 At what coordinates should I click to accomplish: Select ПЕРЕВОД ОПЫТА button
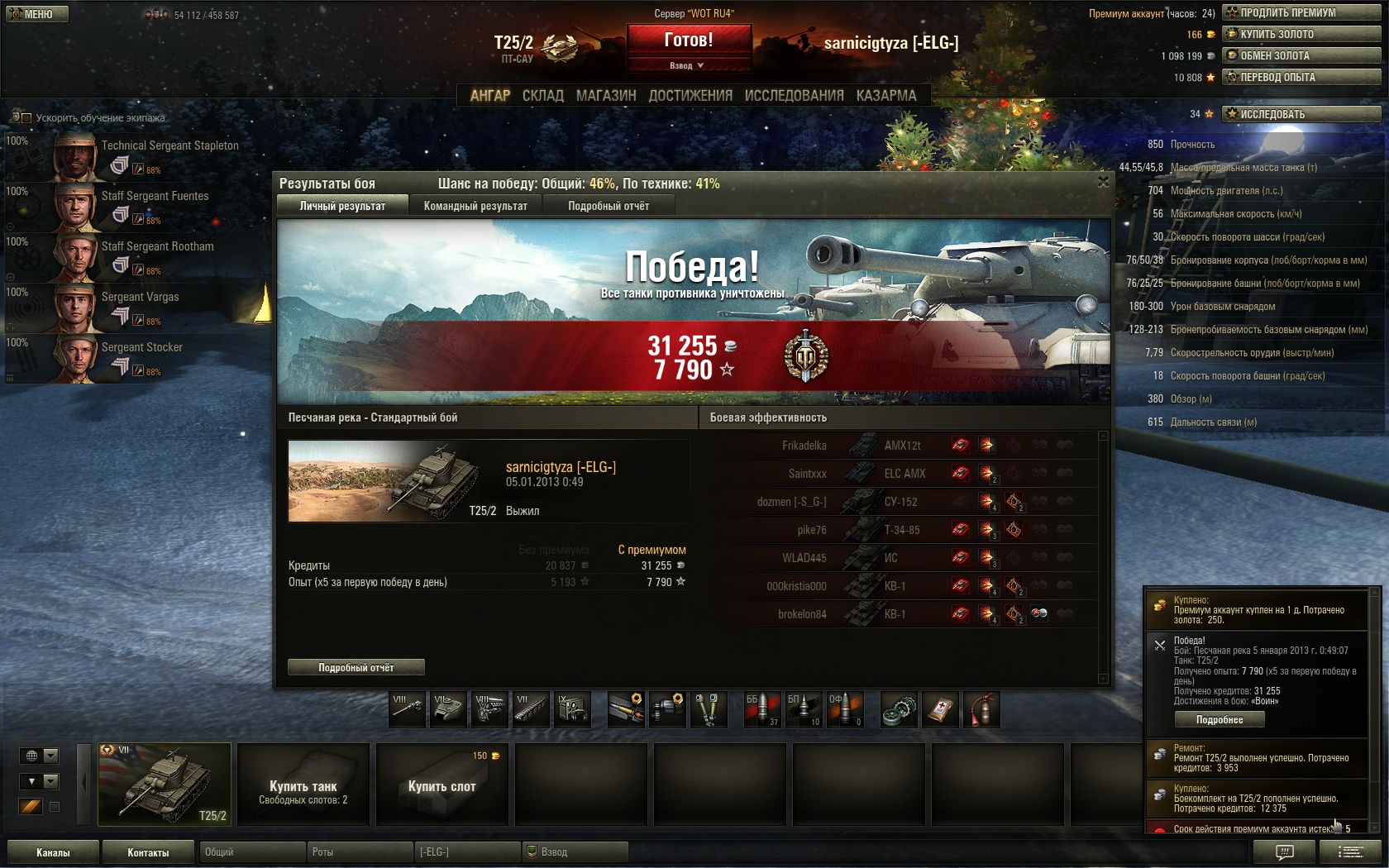[1301, 77]
